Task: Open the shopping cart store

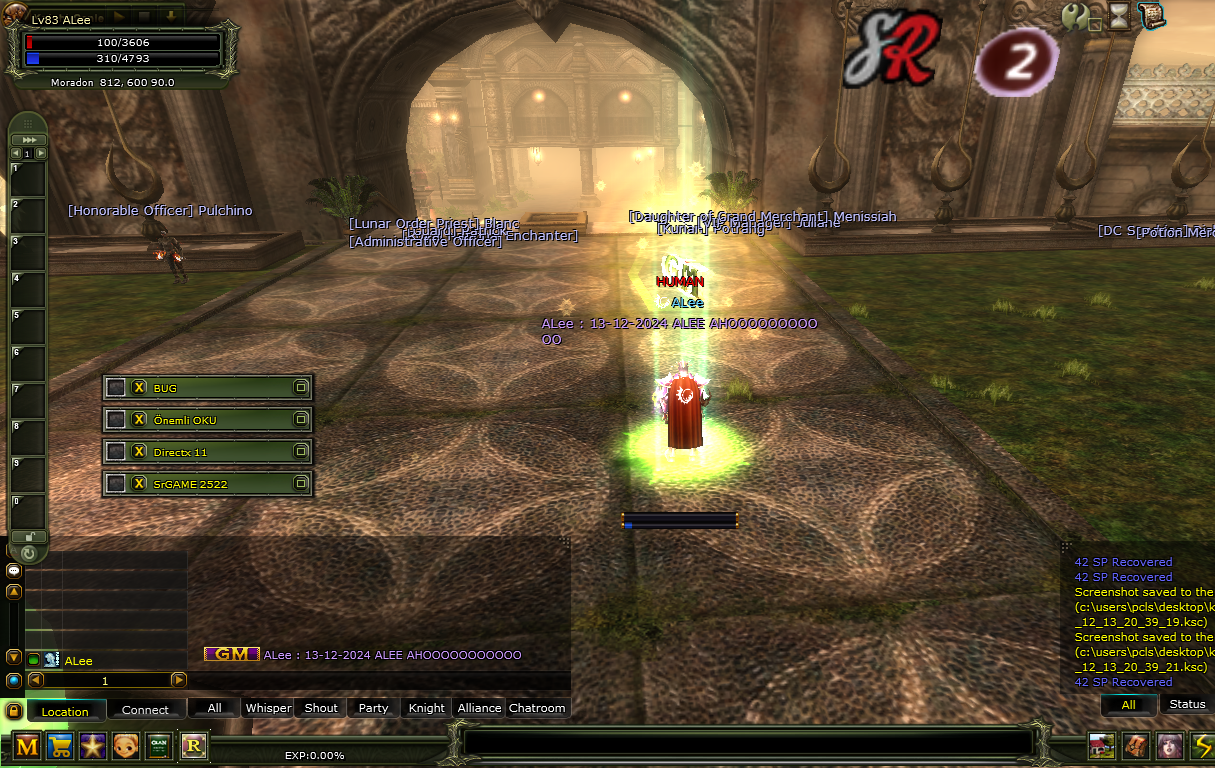Action: [60, 746]
